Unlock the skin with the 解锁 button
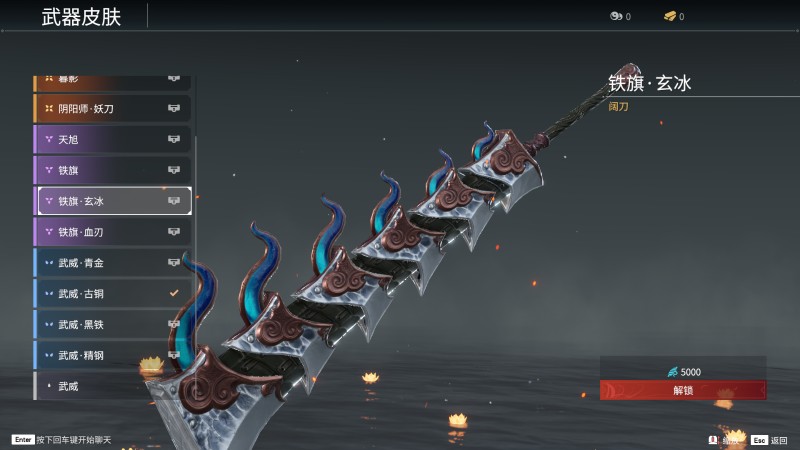The height and width of the screenshot is (450, 800). click(x=683, y=390)
